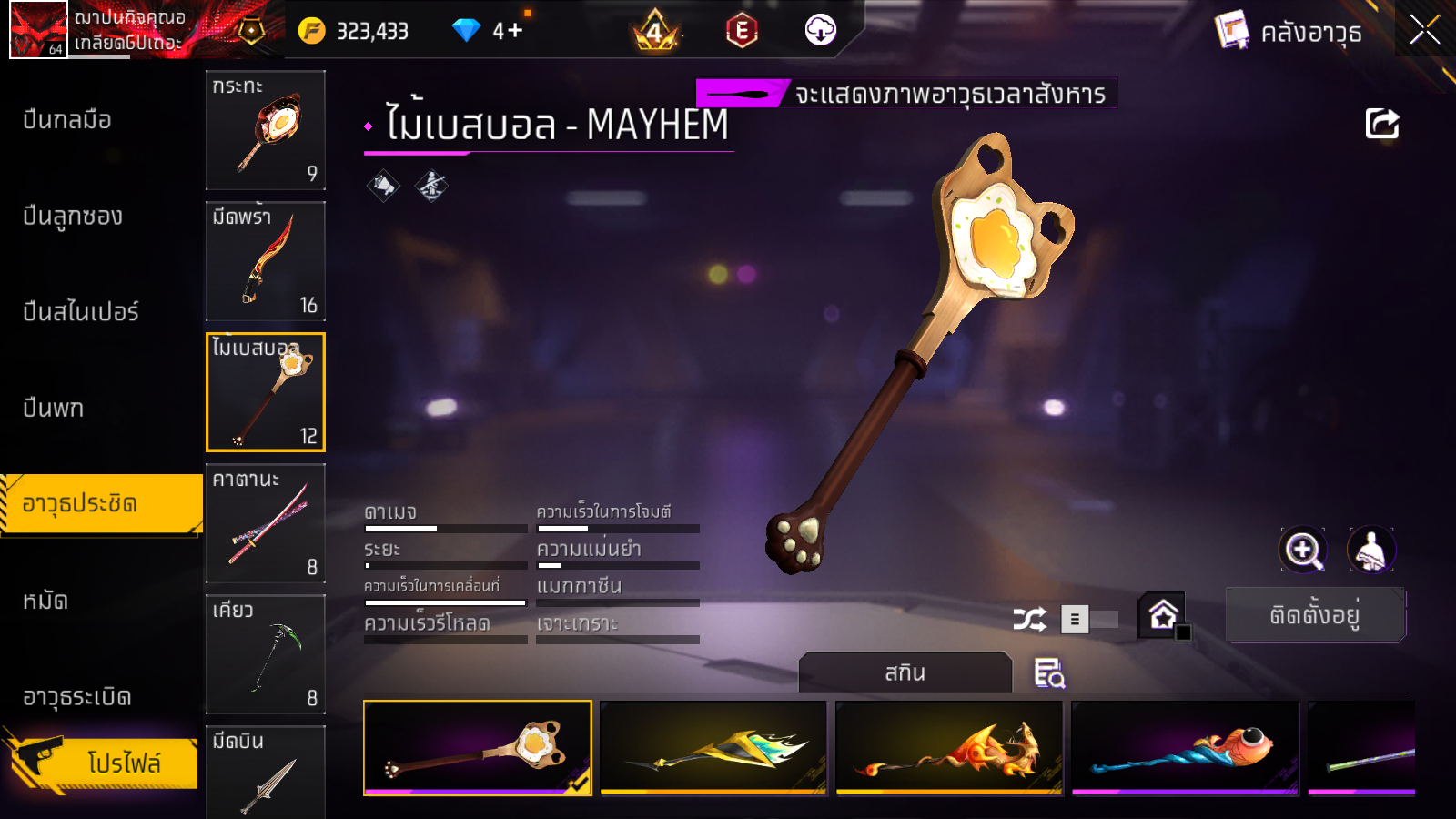
Task: Open the อาวุธระเบิด category
Action: 77,697
